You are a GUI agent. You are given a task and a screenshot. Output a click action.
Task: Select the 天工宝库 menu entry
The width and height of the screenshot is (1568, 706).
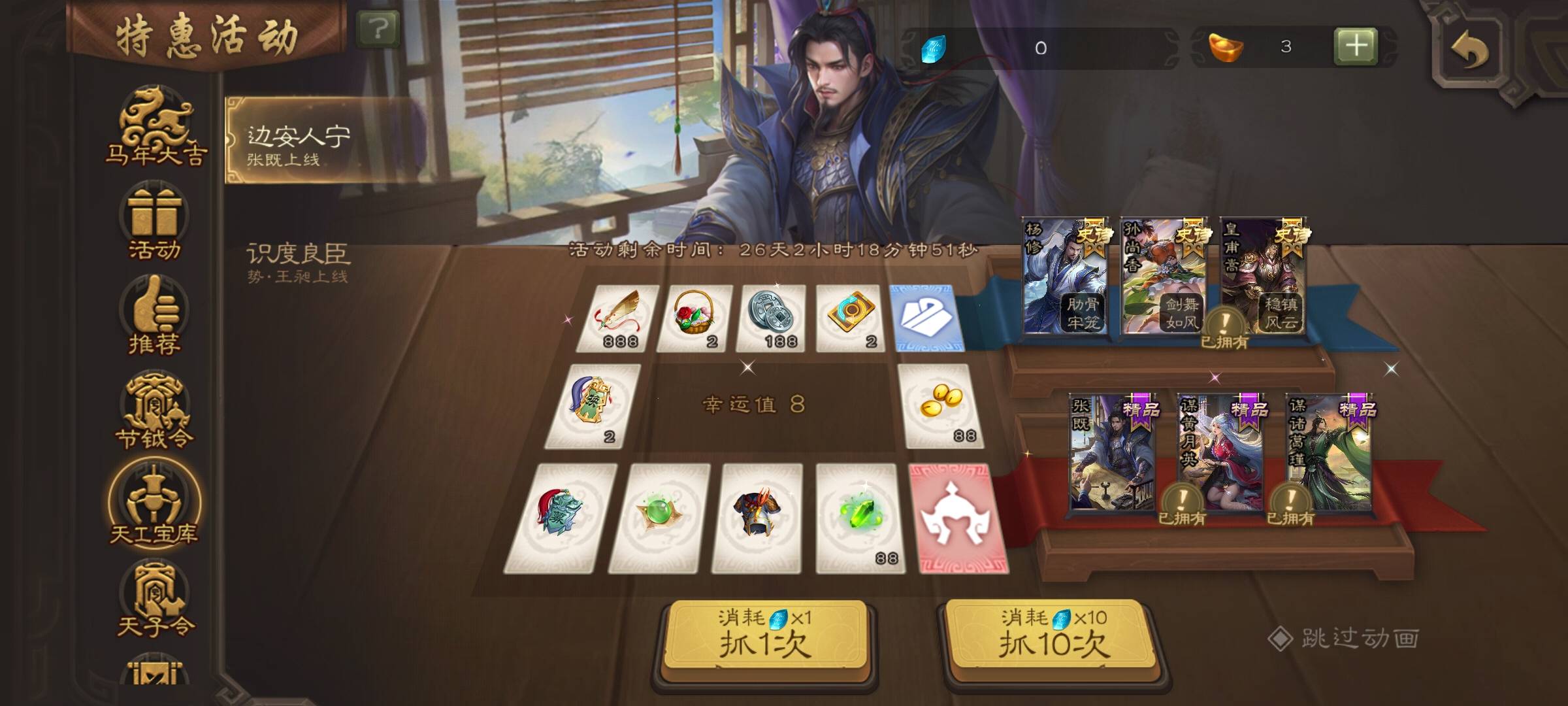pyautogui.click(x=154, y=505)
